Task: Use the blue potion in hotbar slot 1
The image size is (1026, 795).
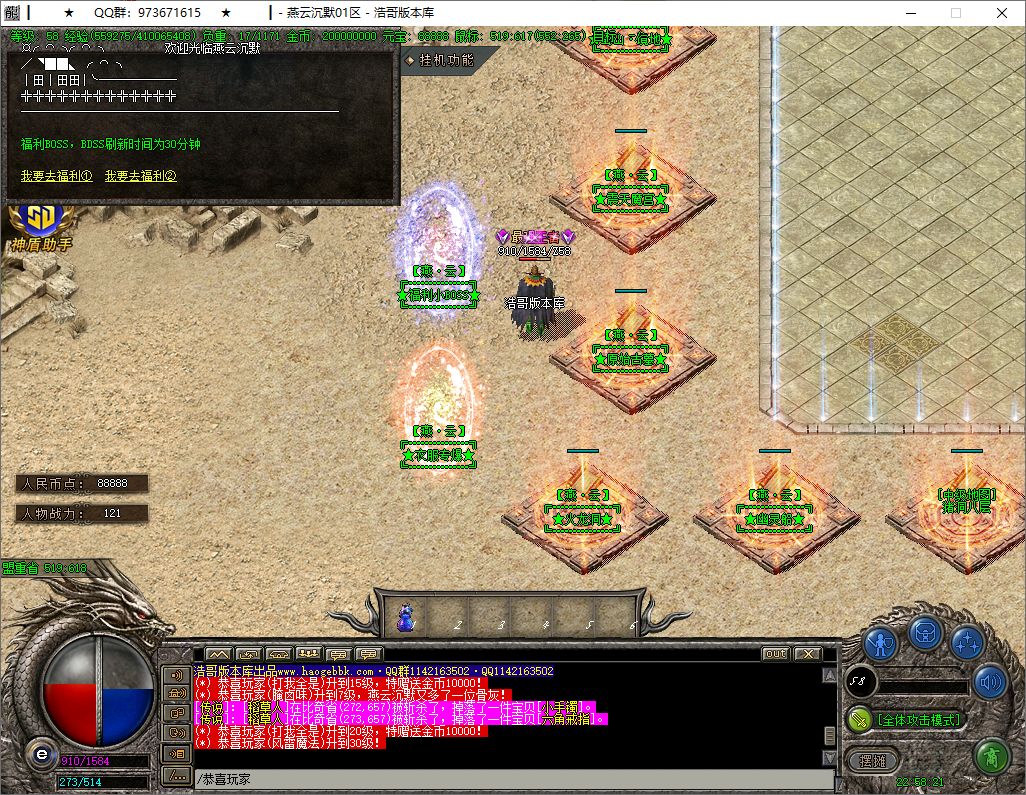Action: [x=406, y=616]
